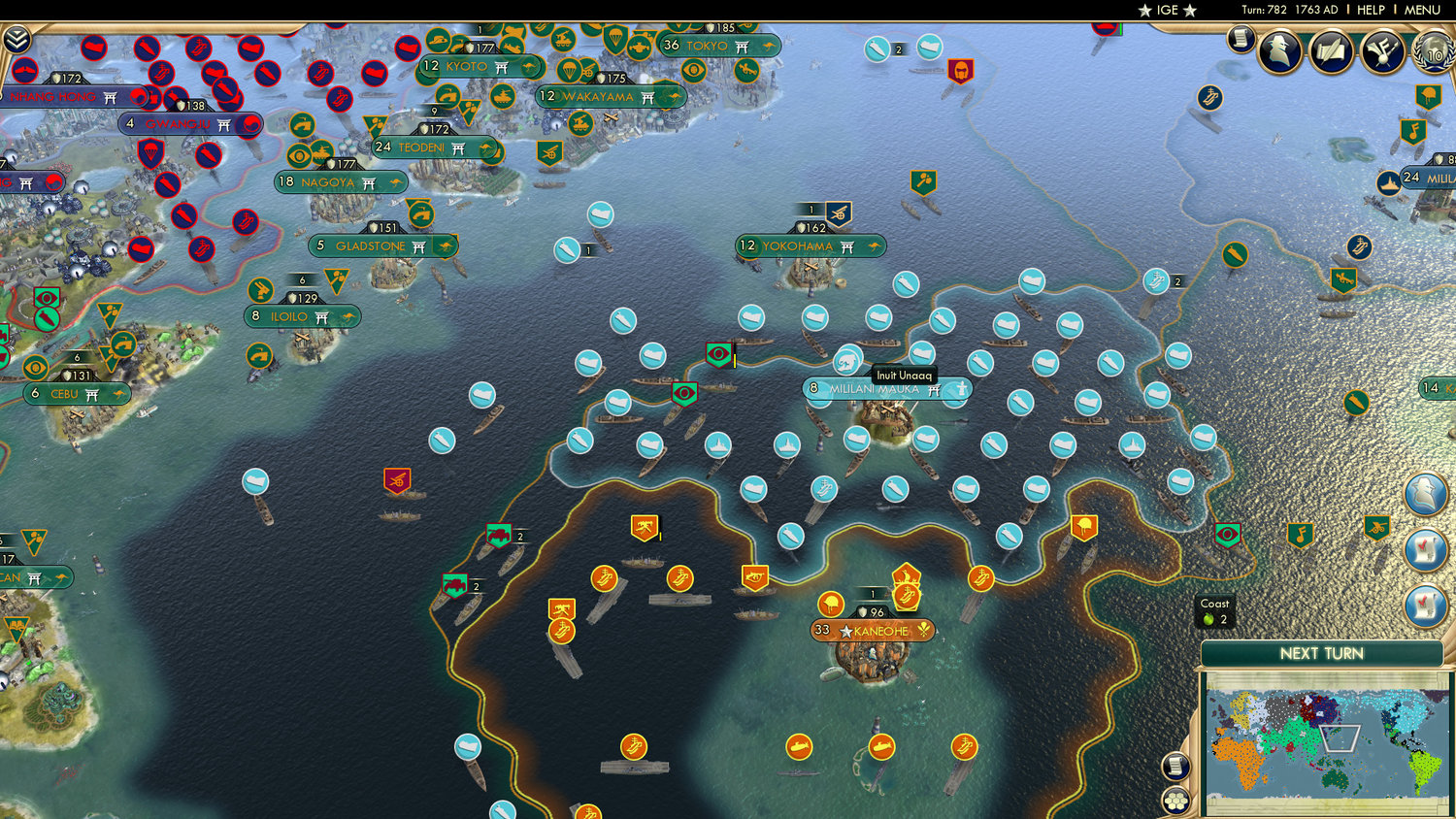Open the In-Game Editor via IGE
Screen dimensions: 1456x819
(x=1164, y=10)
